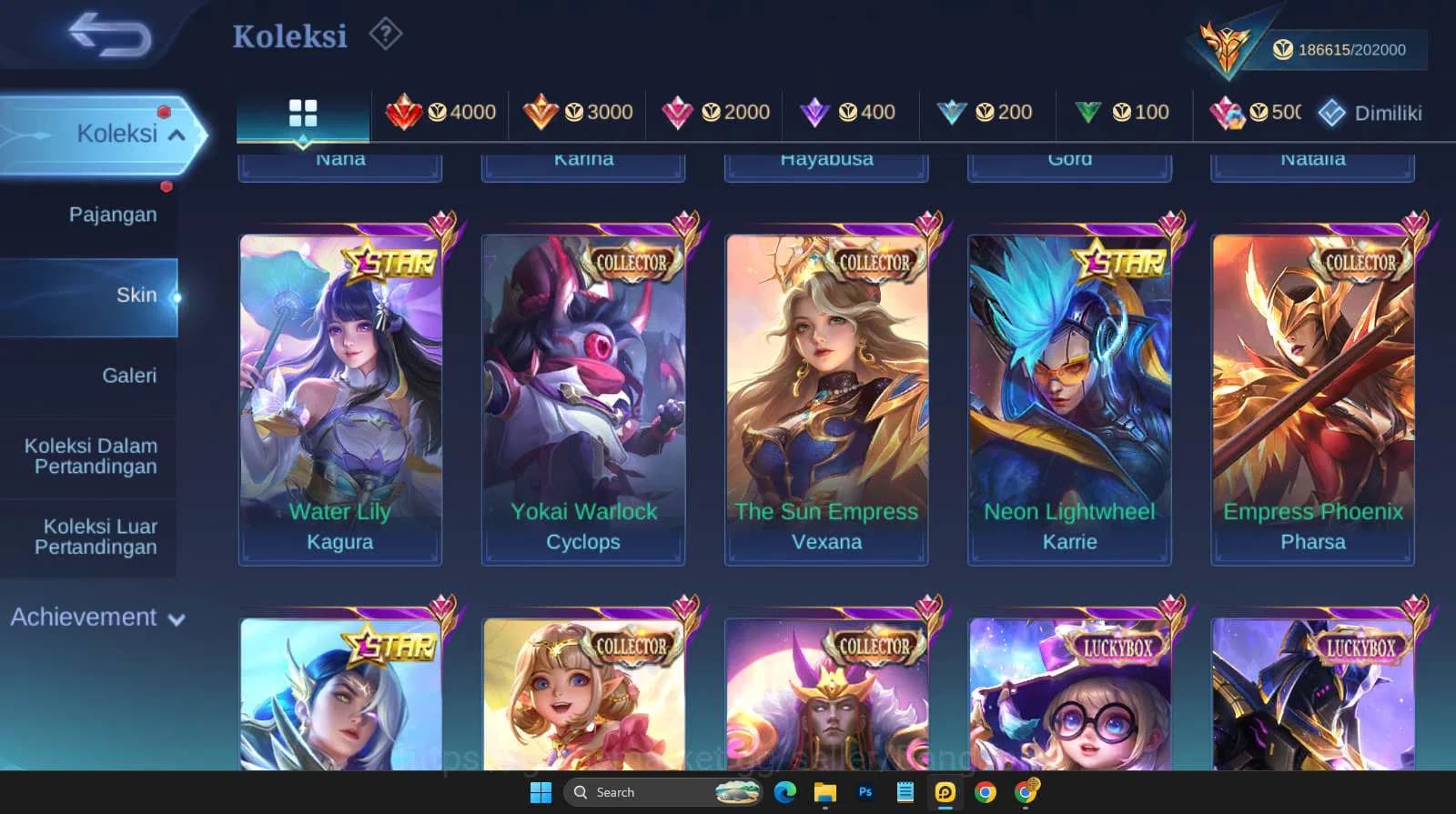
Task: Select the grid view all-skins filter
Action: [302, 112]
